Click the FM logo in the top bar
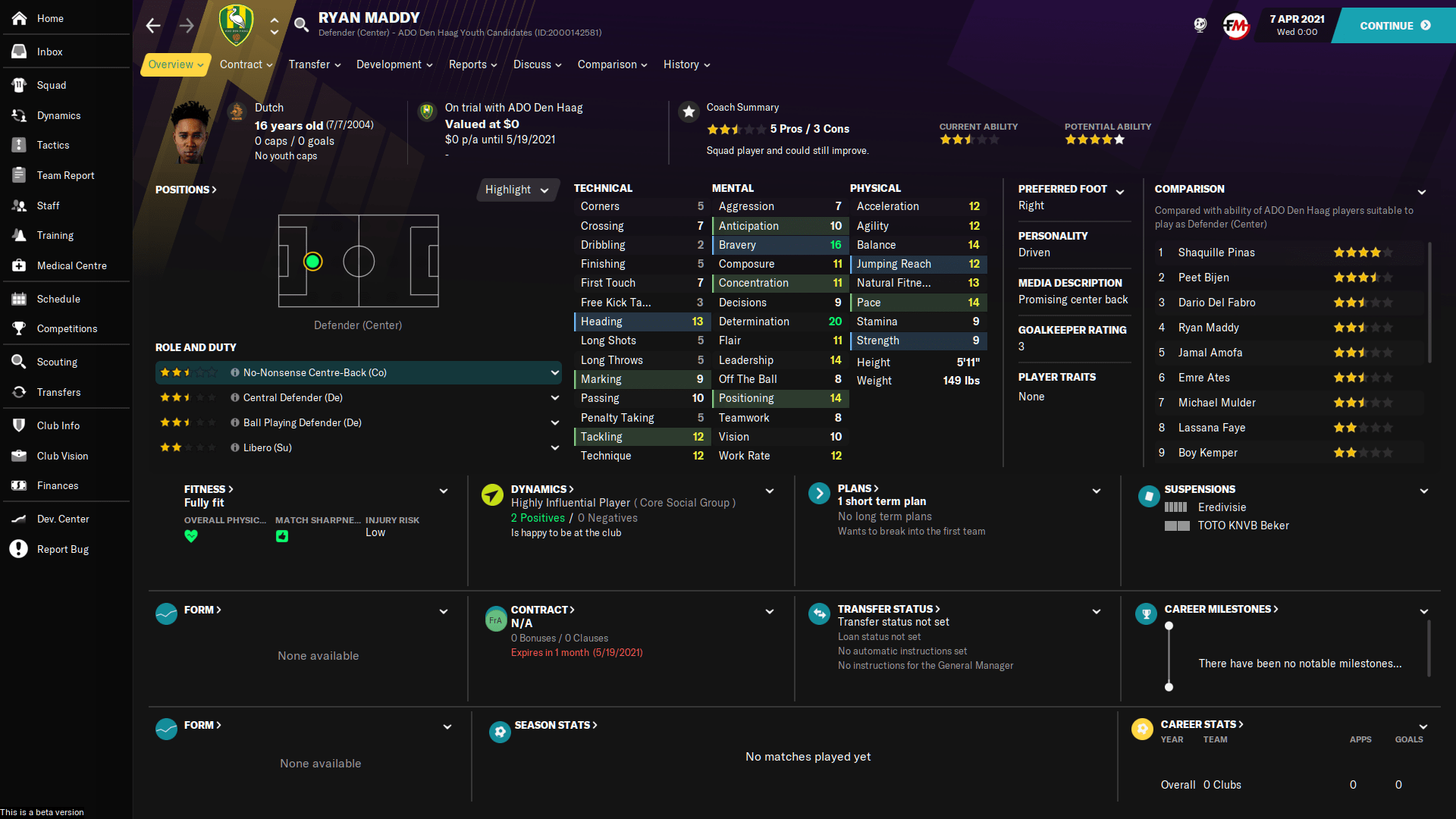This screenshot has width=1456, height=819. pos(1236,25)
